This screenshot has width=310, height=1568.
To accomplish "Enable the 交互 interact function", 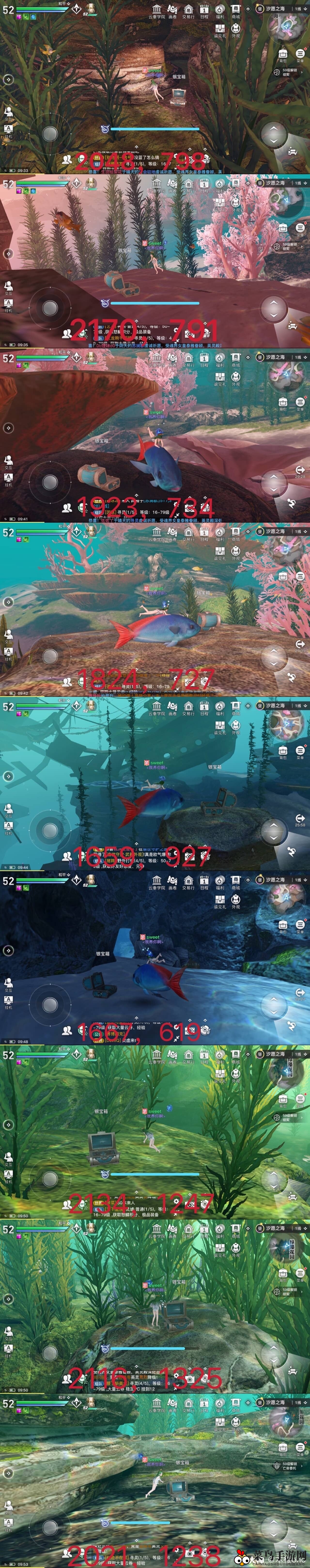I will pyautogui.click(x=8, y=113).
